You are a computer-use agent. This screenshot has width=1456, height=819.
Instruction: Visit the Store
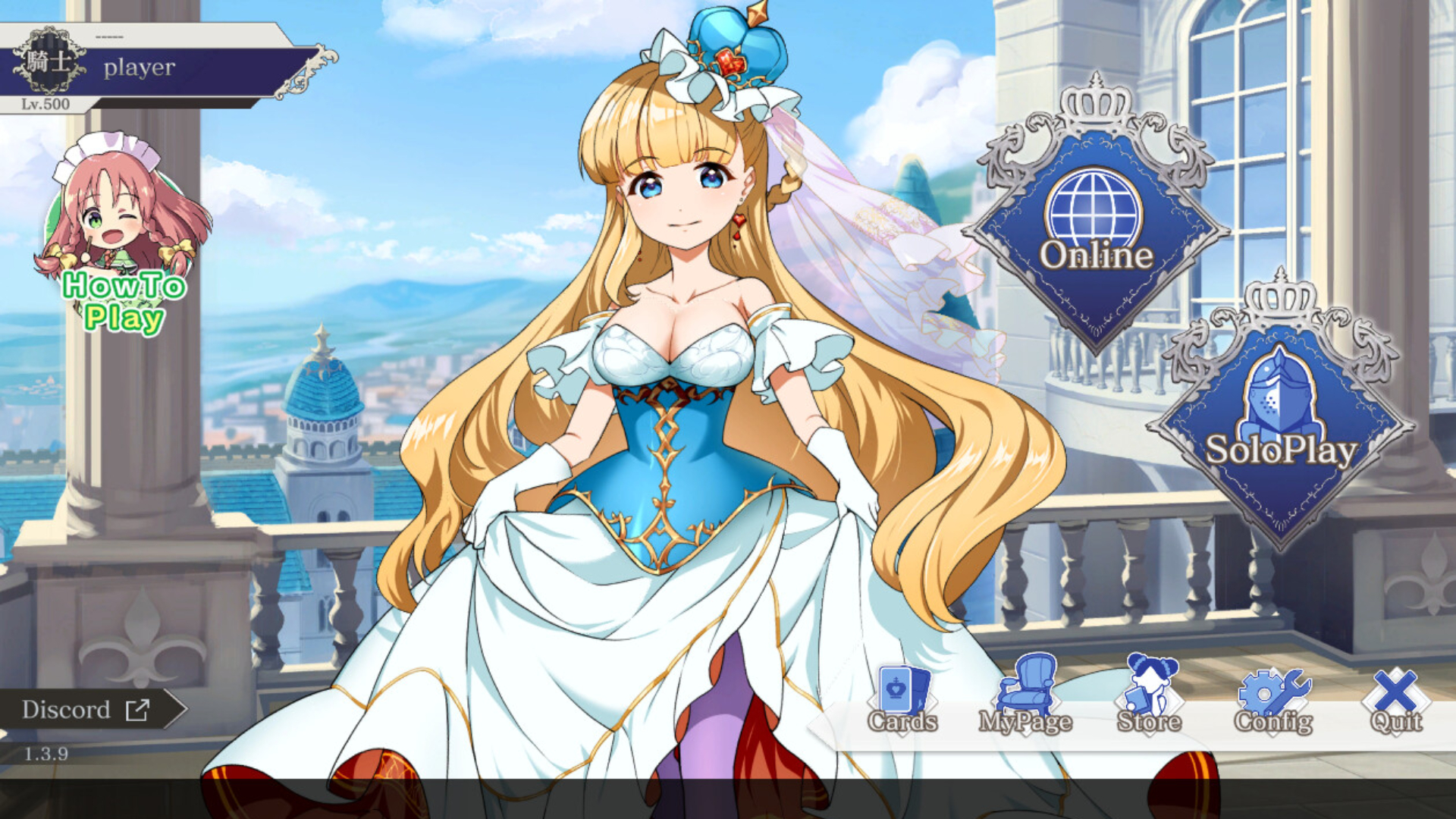tap(1149, 701)
